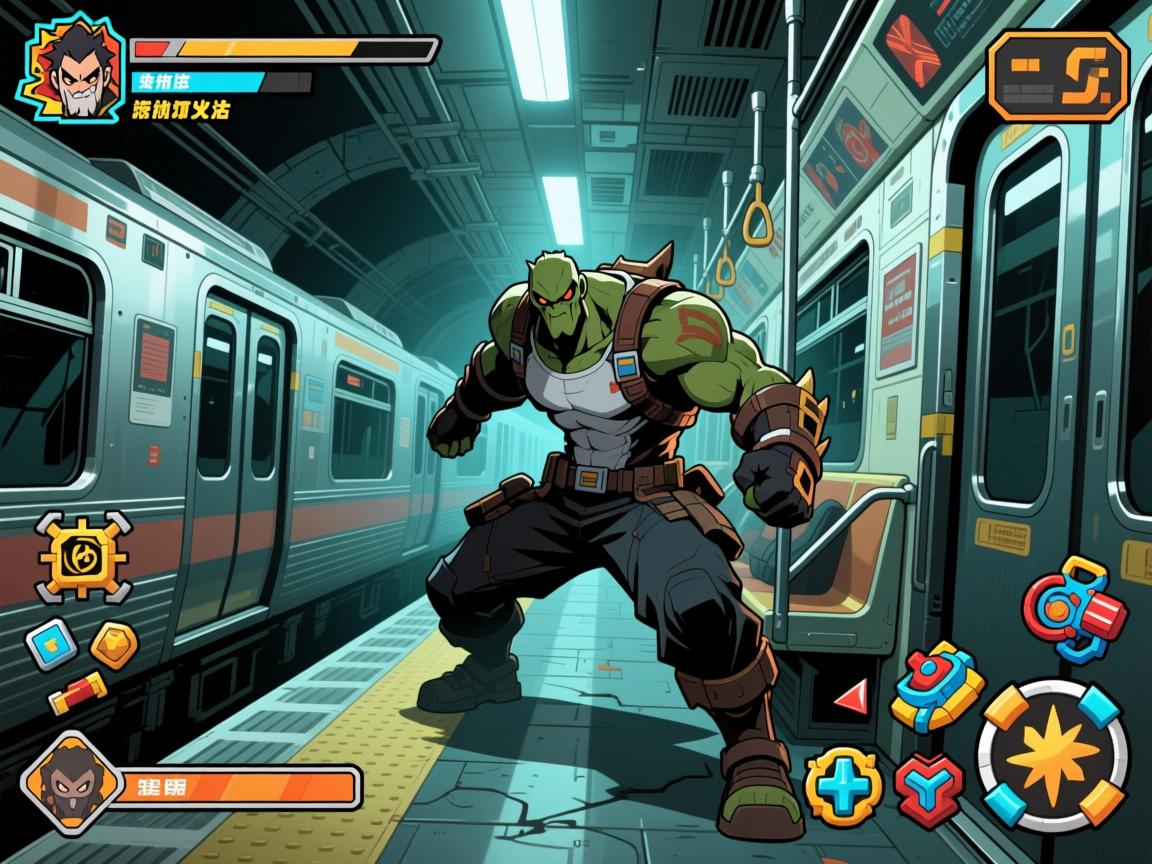The height and width of the screenshot is (864, 1152).
Task: Open the orange panel button top right
Action: 1058,77
